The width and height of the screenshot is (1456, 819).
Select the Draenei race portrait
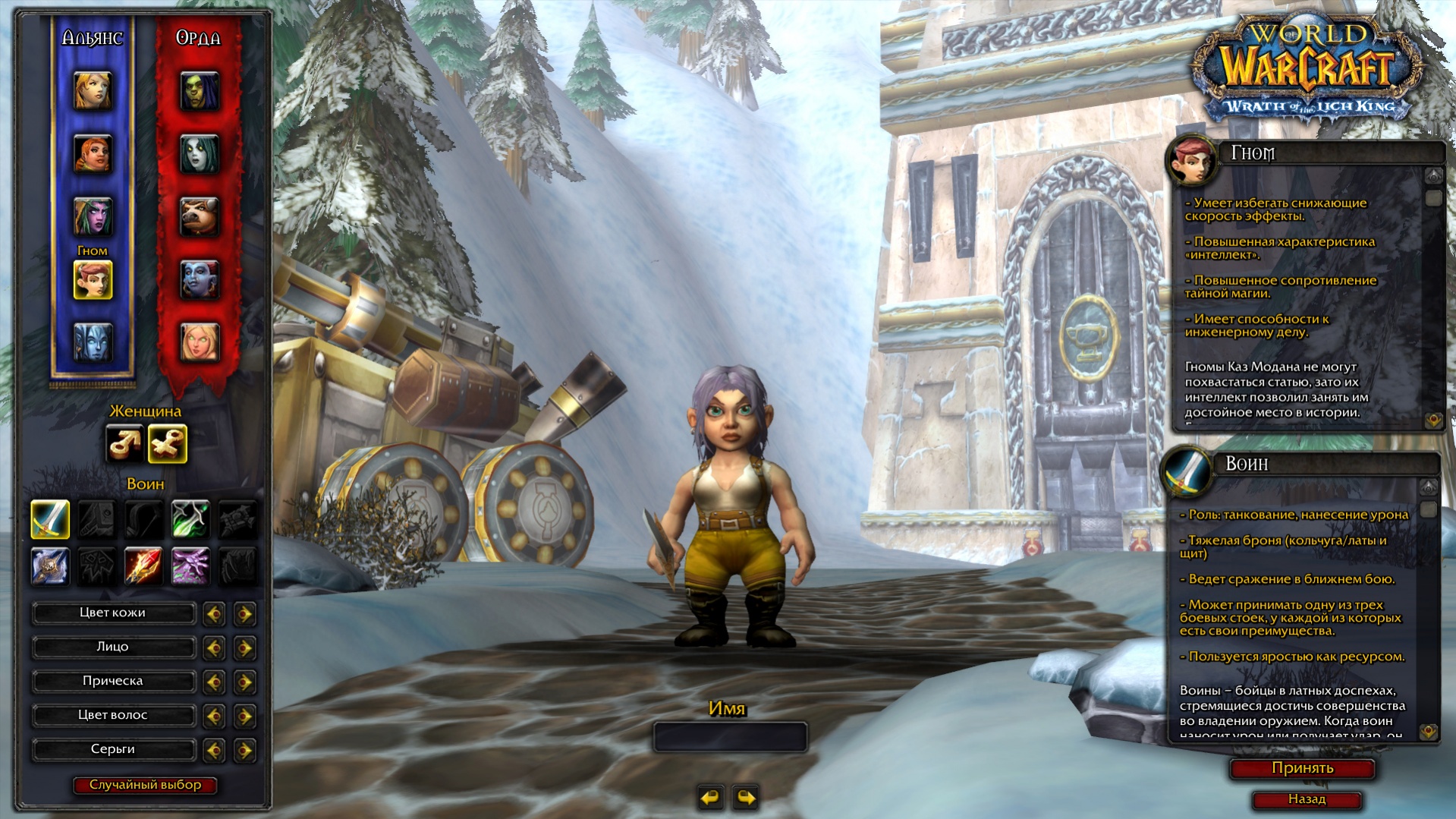[x=93, y=342]
